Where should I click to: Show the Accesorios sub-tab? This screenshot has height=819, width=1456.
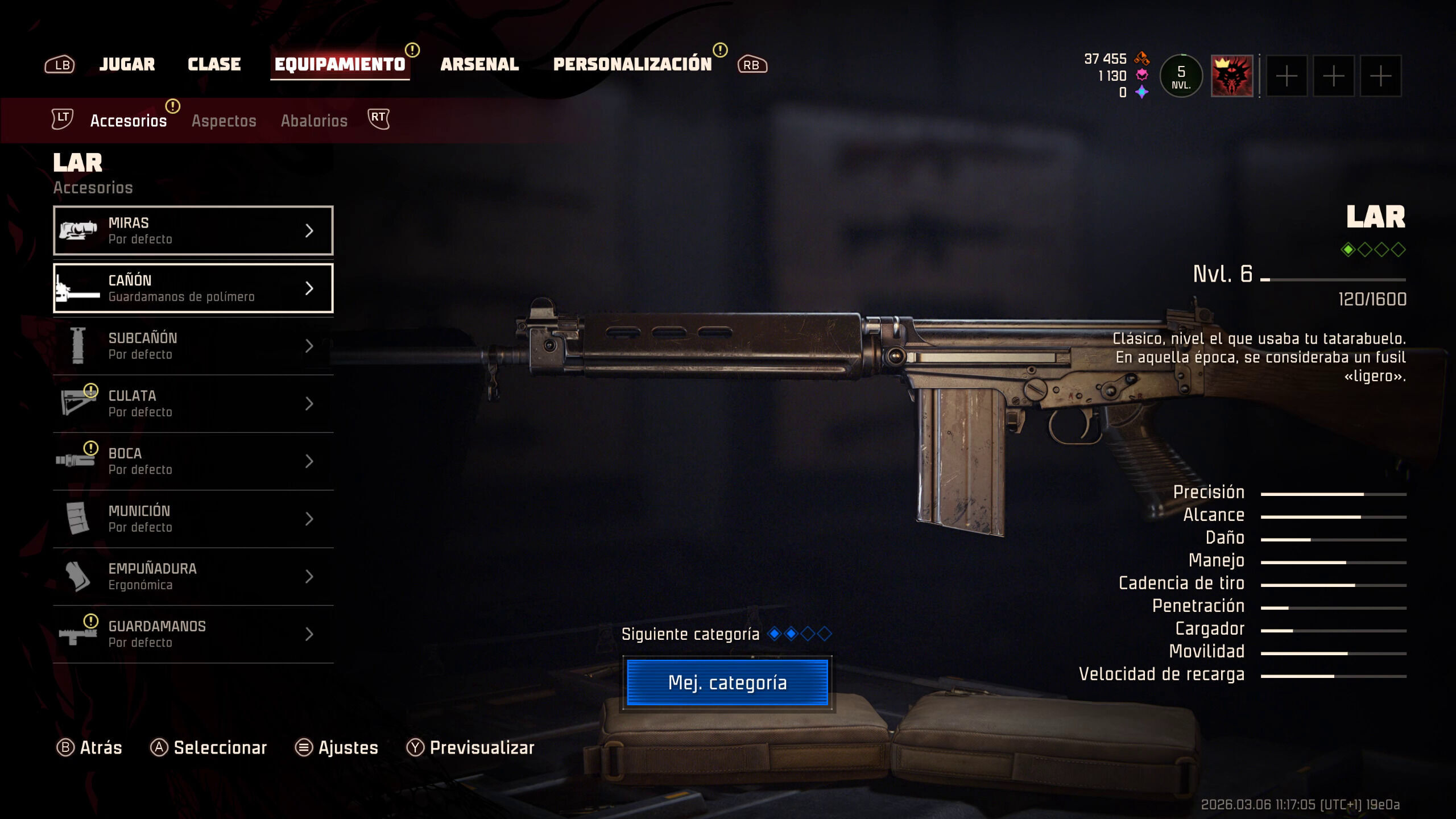129,121
